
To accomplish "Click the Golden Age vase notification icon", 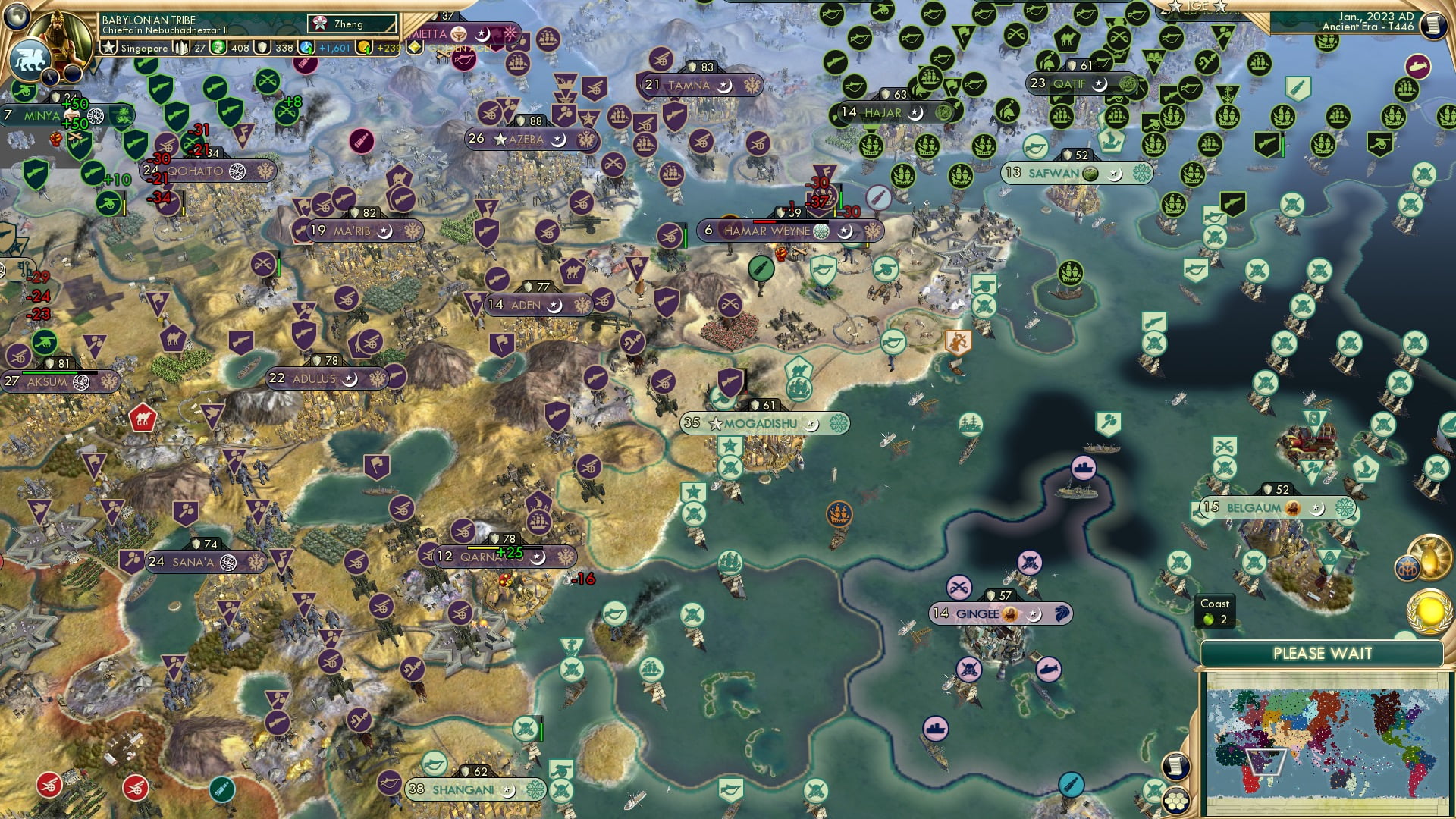I will tap(1429, 557).
